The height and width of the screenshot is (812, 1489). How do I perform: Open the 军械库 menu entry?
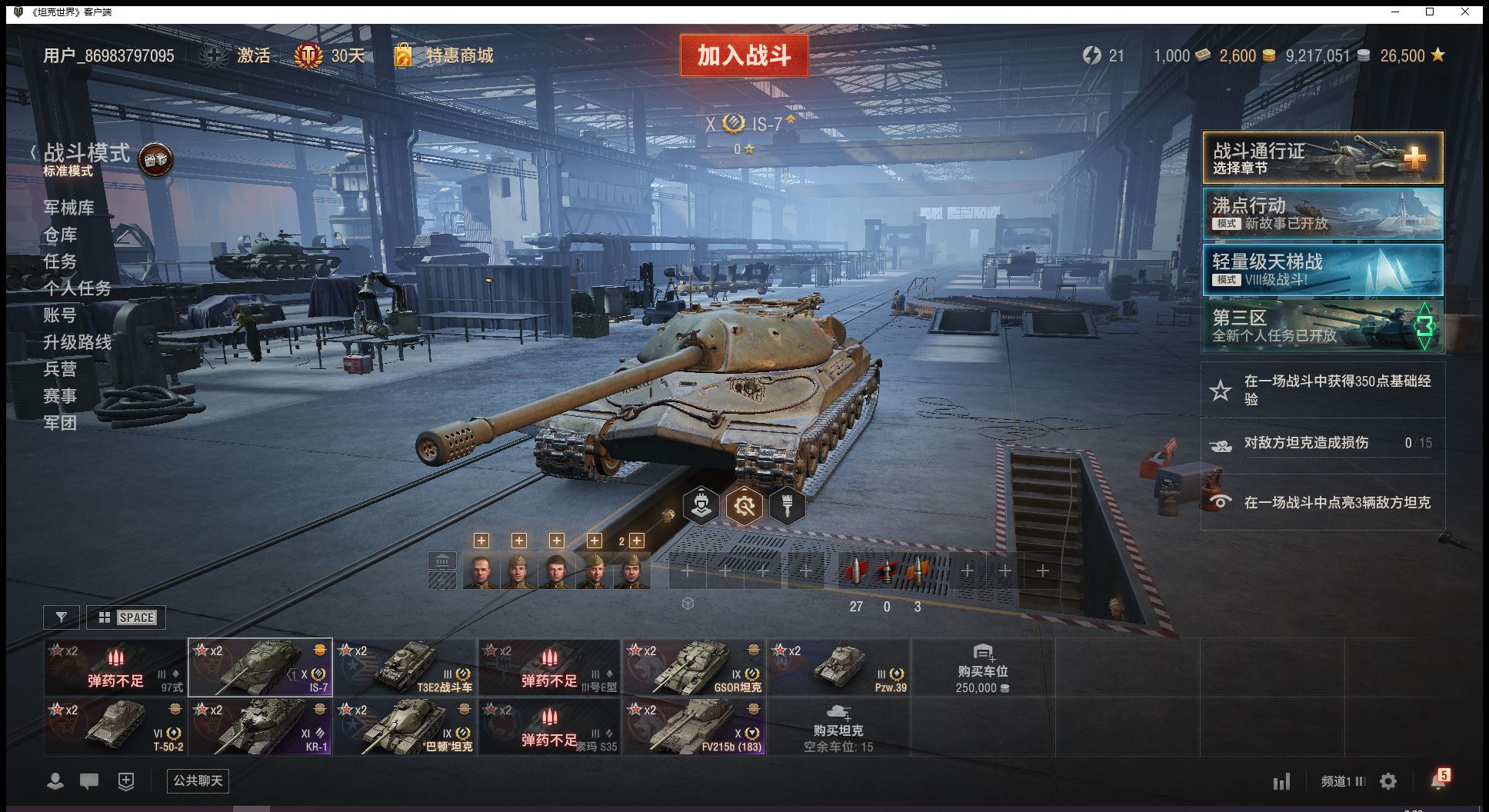(x=69, y=208)
